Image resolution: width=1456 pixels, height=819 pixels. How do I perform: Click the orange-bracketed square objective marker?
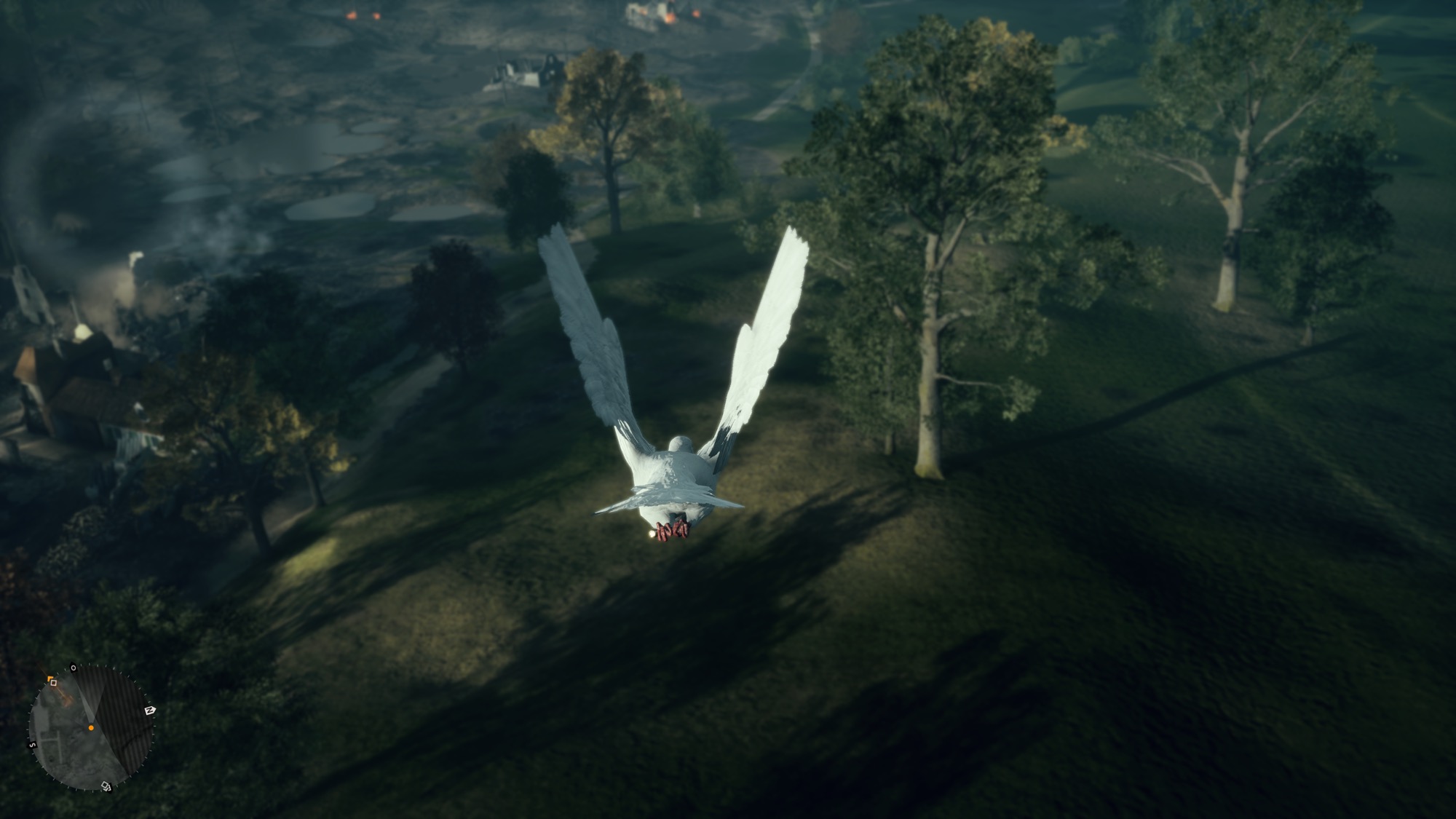click(52, 681)
